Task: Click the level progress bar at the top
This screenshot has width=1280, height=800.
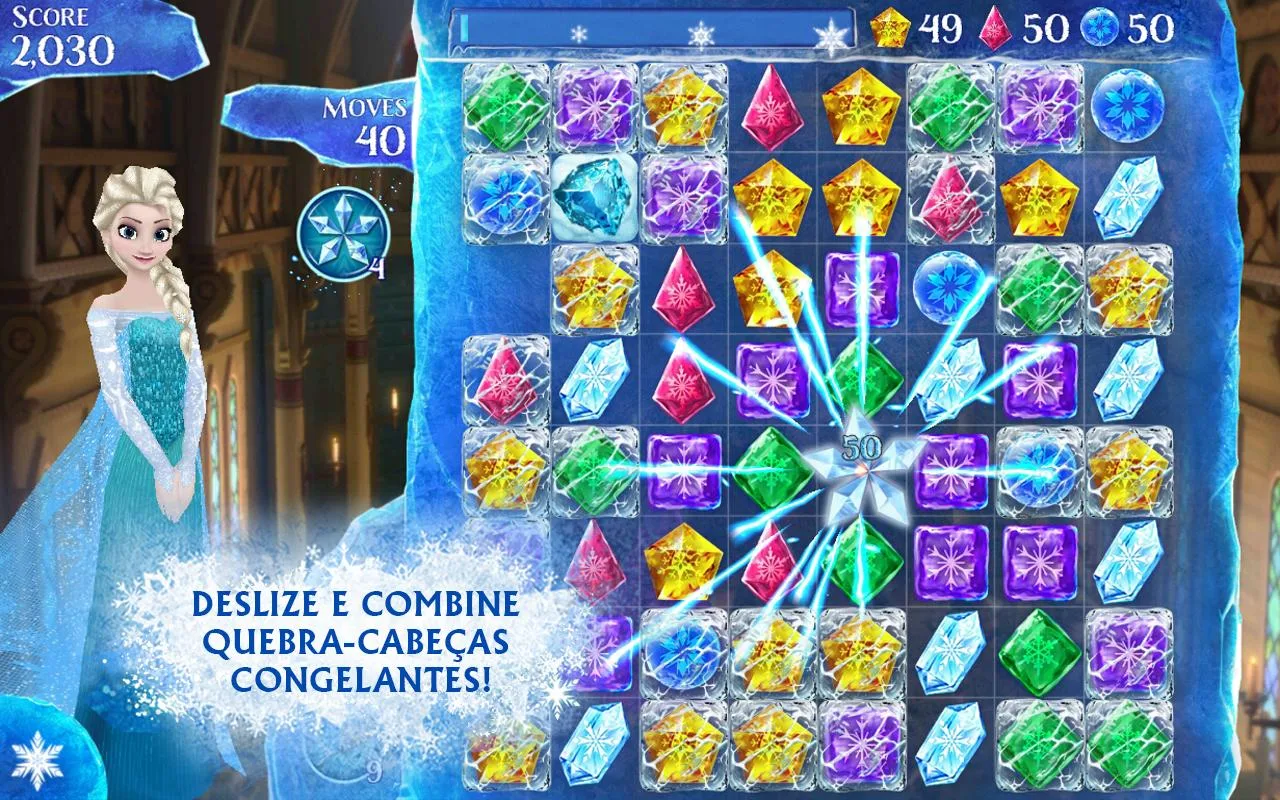Action: [x=650, y=30]
